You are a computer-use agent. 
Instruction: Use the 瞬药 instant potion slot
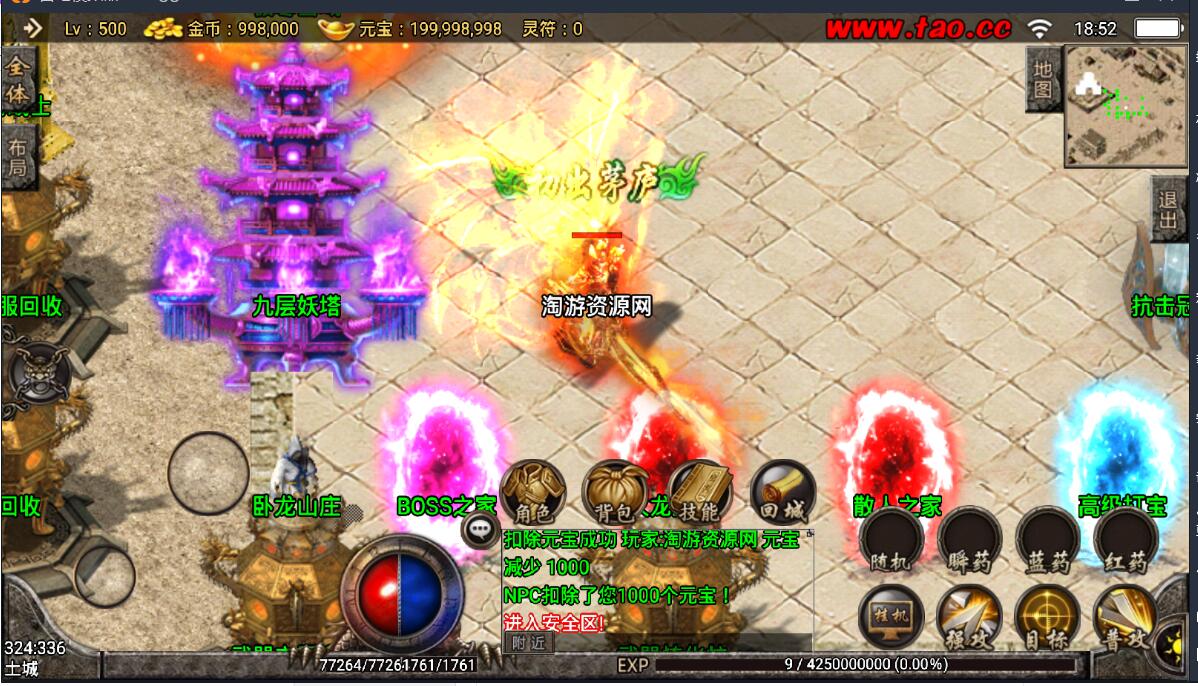click(968, 540)
